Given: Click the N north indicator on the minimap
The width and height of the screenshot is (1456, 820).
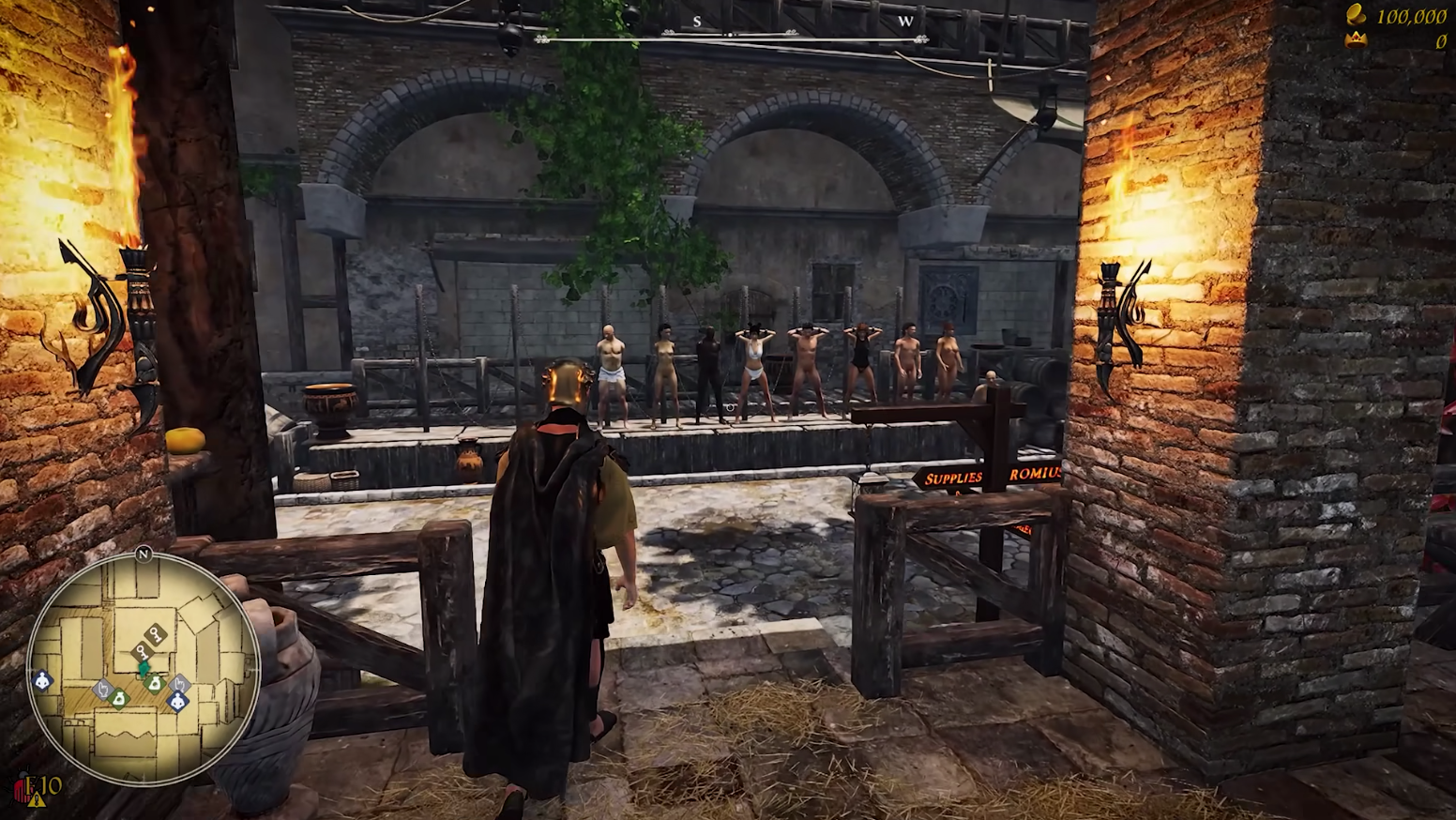Looking at the screenshot, I should click(144, 554).
